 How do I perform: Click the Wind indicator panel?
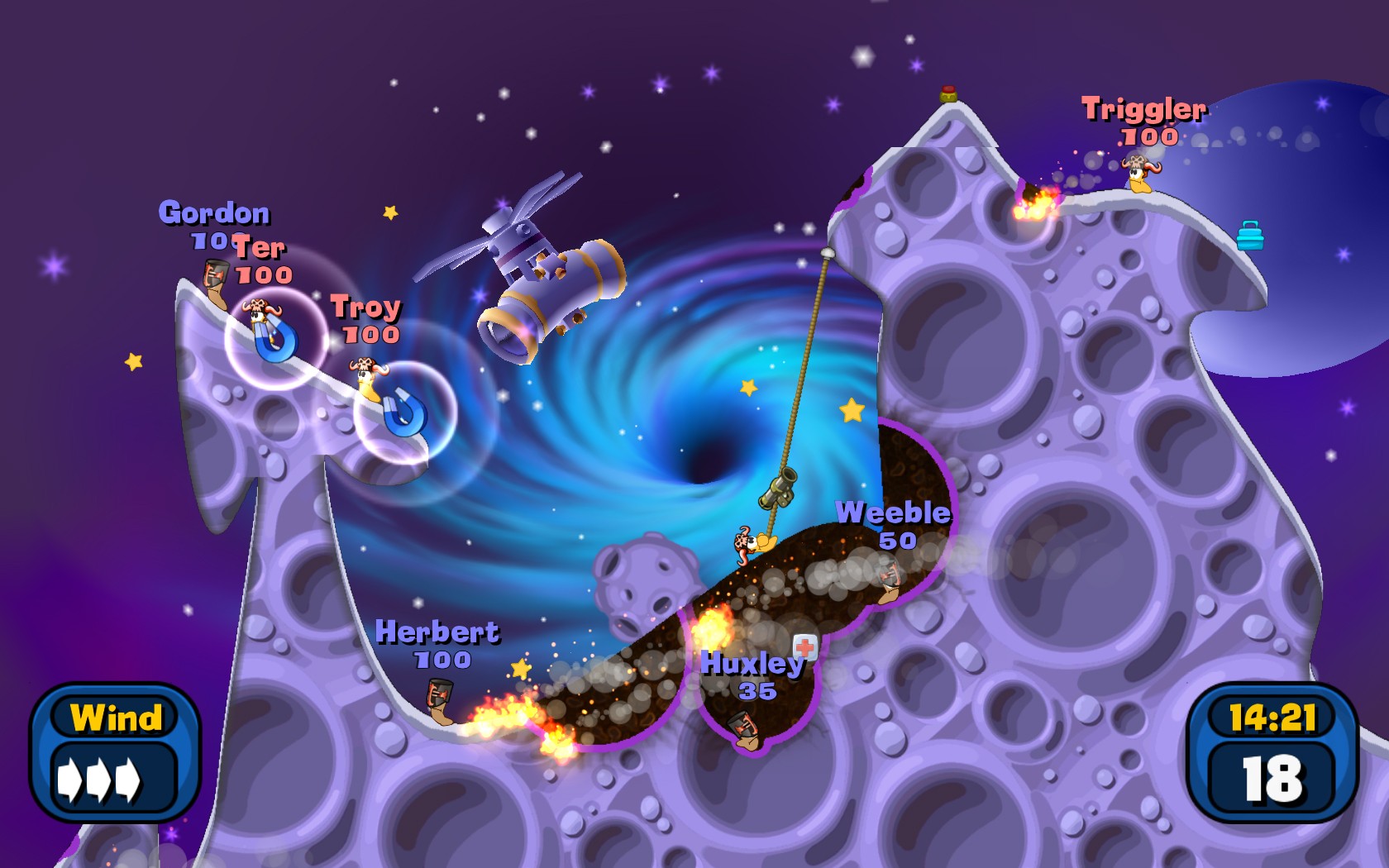(116, 740)
